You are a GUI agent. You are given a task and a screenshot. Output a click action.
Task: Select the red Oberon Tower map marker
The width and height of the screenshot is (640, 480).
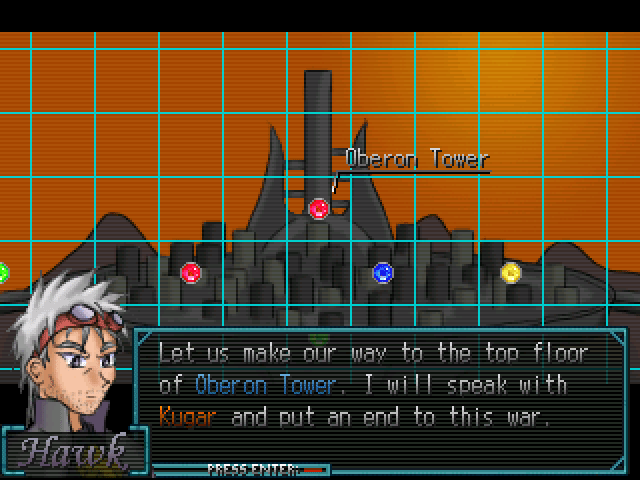coord(319,208)
